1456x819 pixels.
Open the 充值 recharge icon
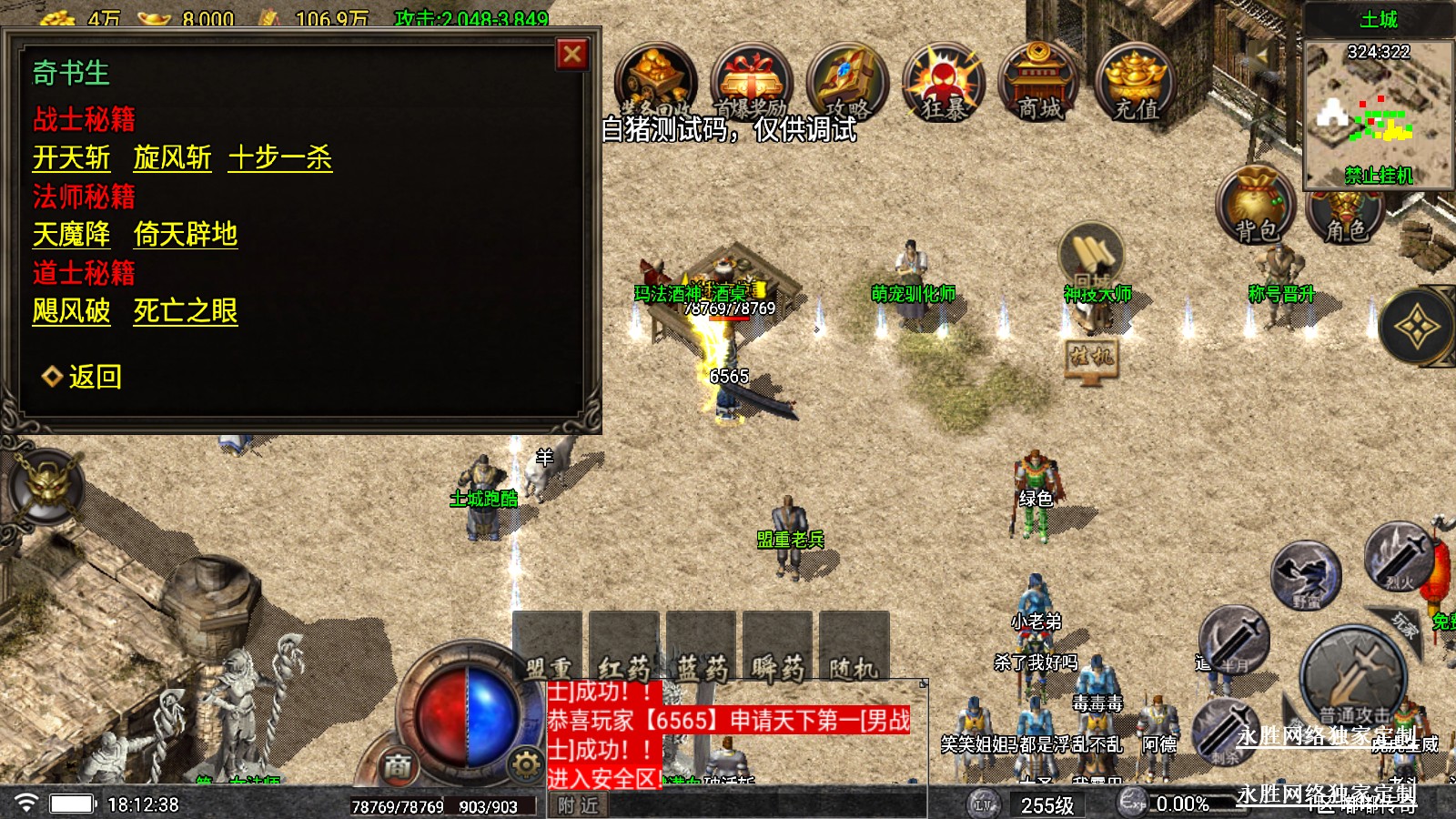(1136, 84)
